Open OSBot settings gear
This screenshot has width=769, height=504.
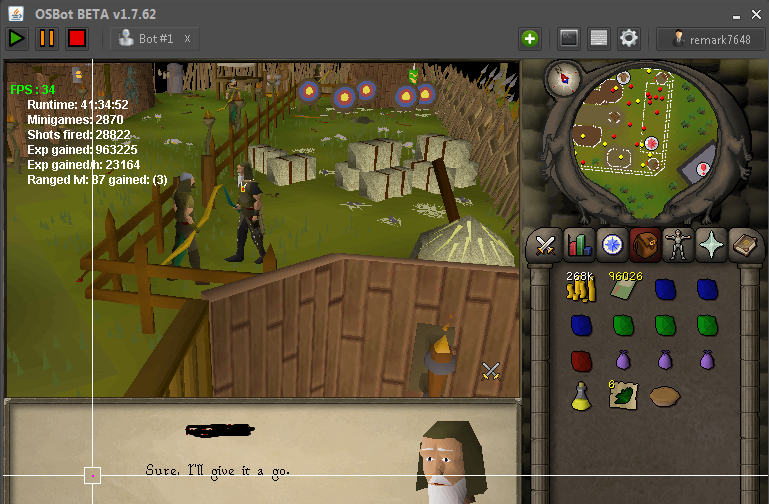628,39
